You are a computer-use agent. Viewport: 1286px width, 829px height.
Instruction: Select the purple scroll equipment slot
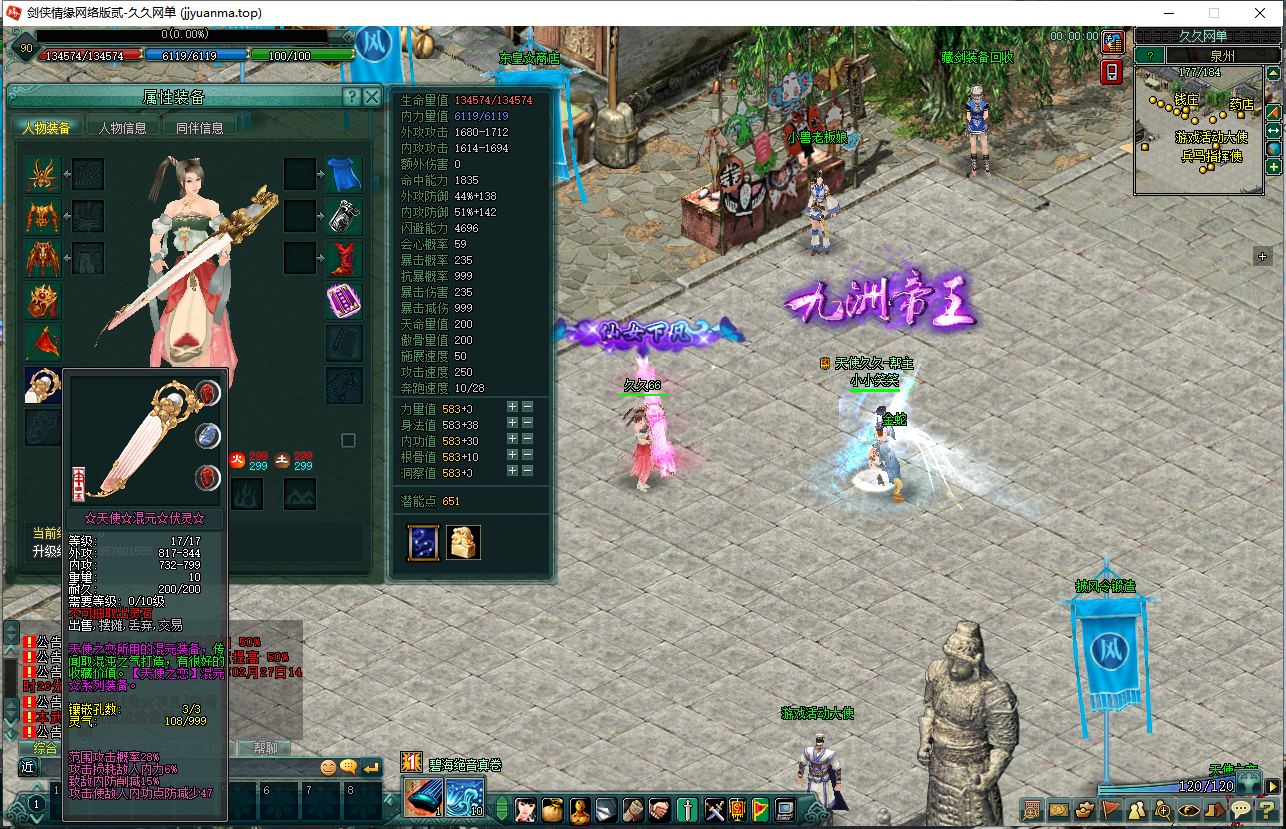(344, 301)
